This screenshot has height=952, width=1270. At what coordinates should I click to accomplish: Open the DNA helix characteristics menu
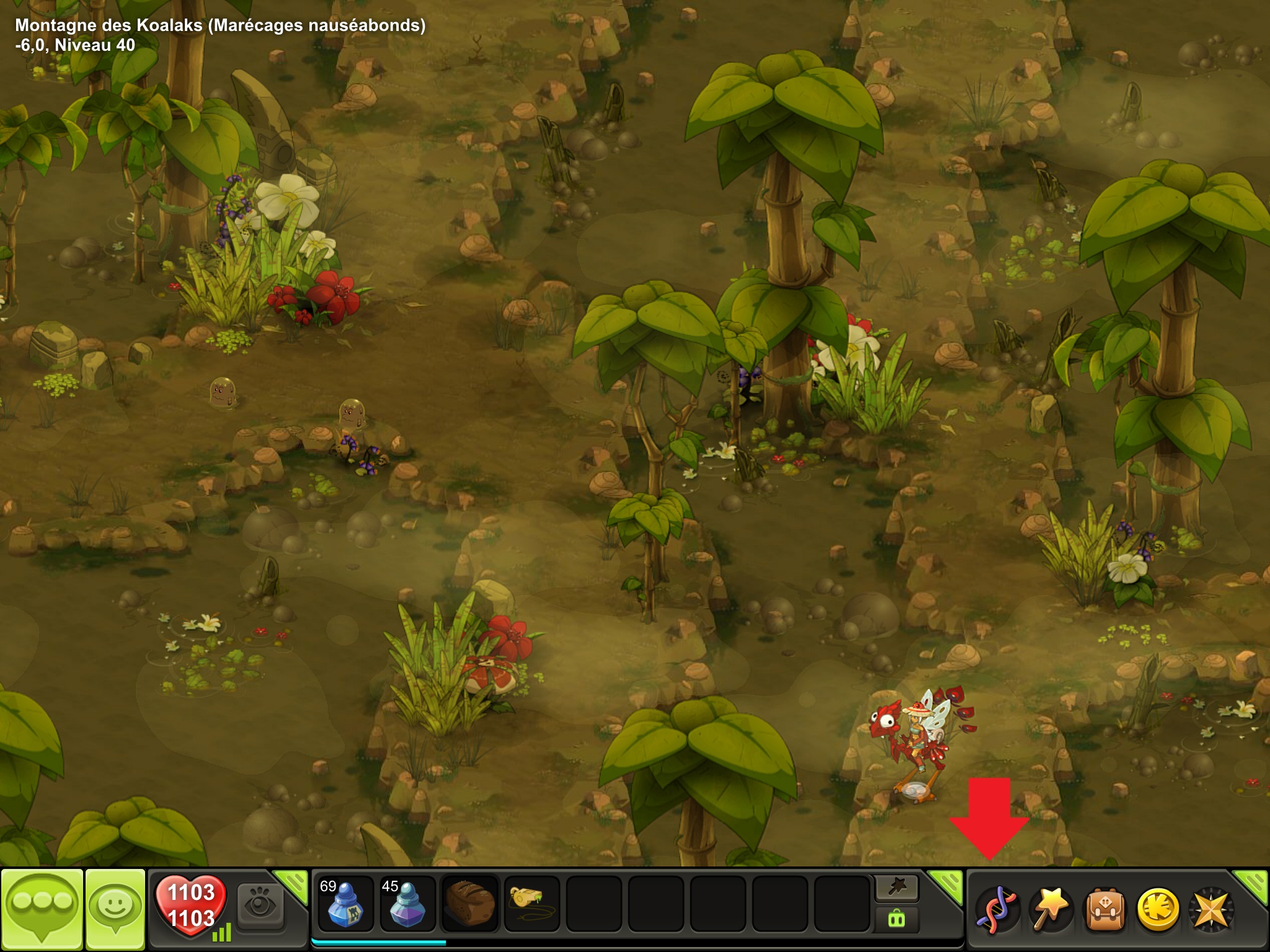pos(997,909)
